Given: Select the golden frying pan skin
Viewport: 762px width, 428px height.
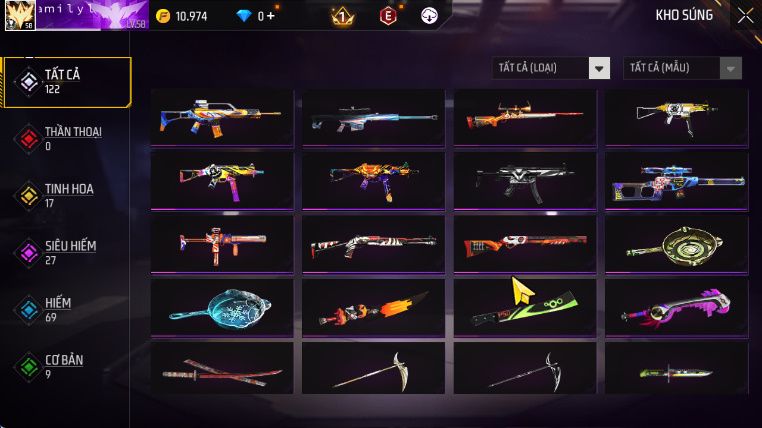Looking at the screenshot, I should click(x=676, y=243).
